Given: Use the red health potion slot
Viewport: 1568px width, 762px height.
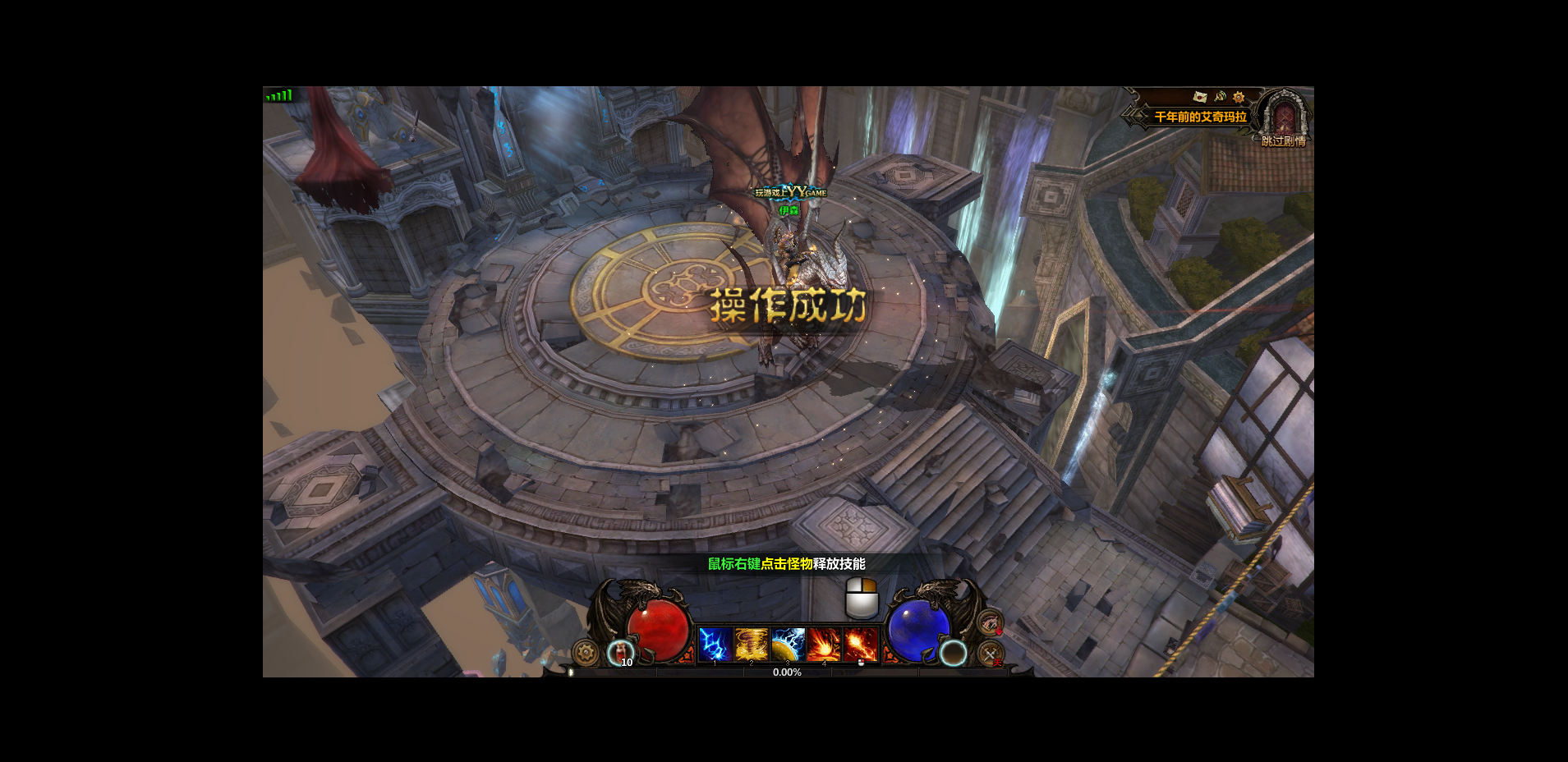Looking at the screenshot, I should [x=620, y=653].
